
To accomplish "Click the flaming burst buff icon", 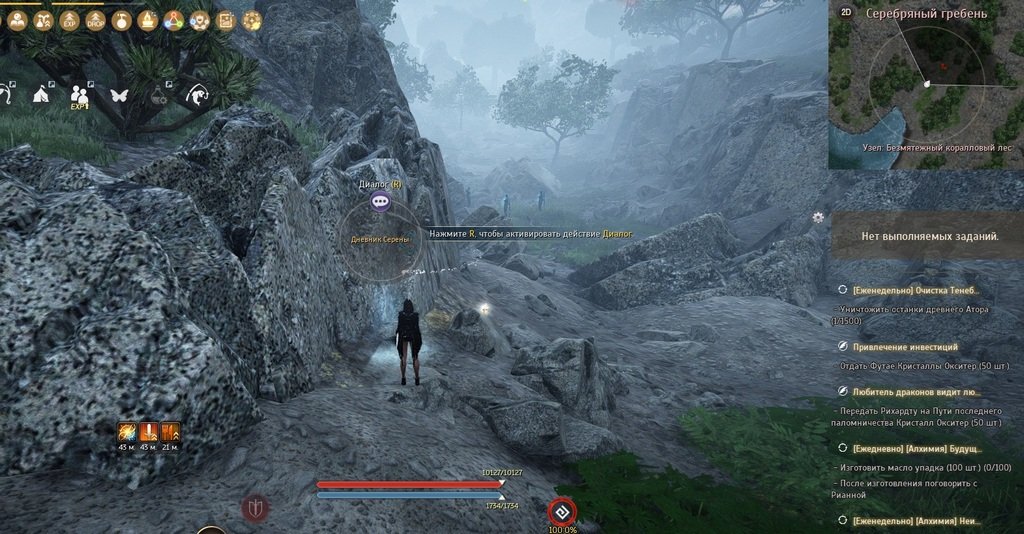I will point(127,432).
